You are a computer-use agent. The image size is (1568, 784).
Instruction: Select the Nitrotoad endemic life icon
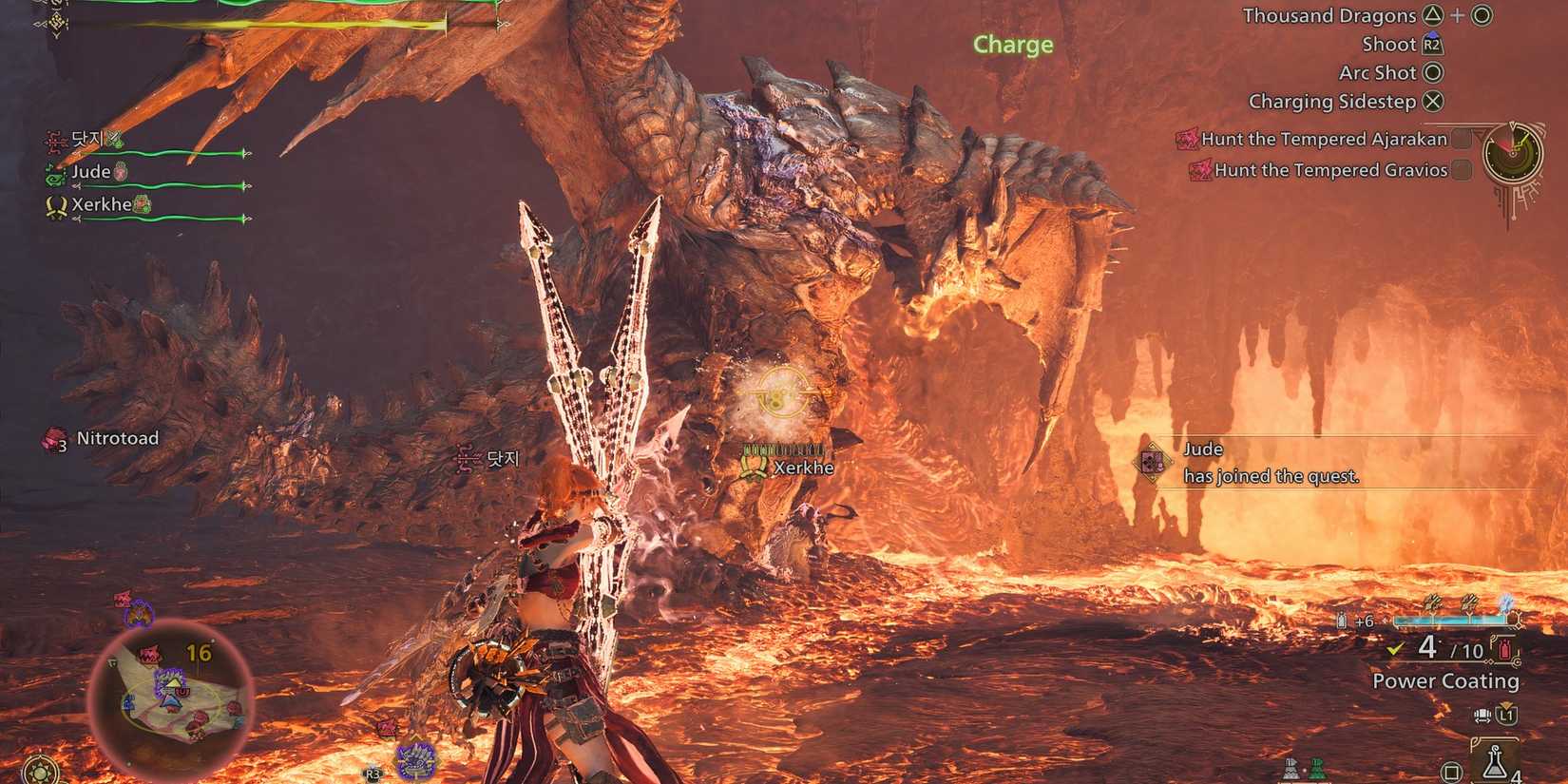[x=52, y=438]
